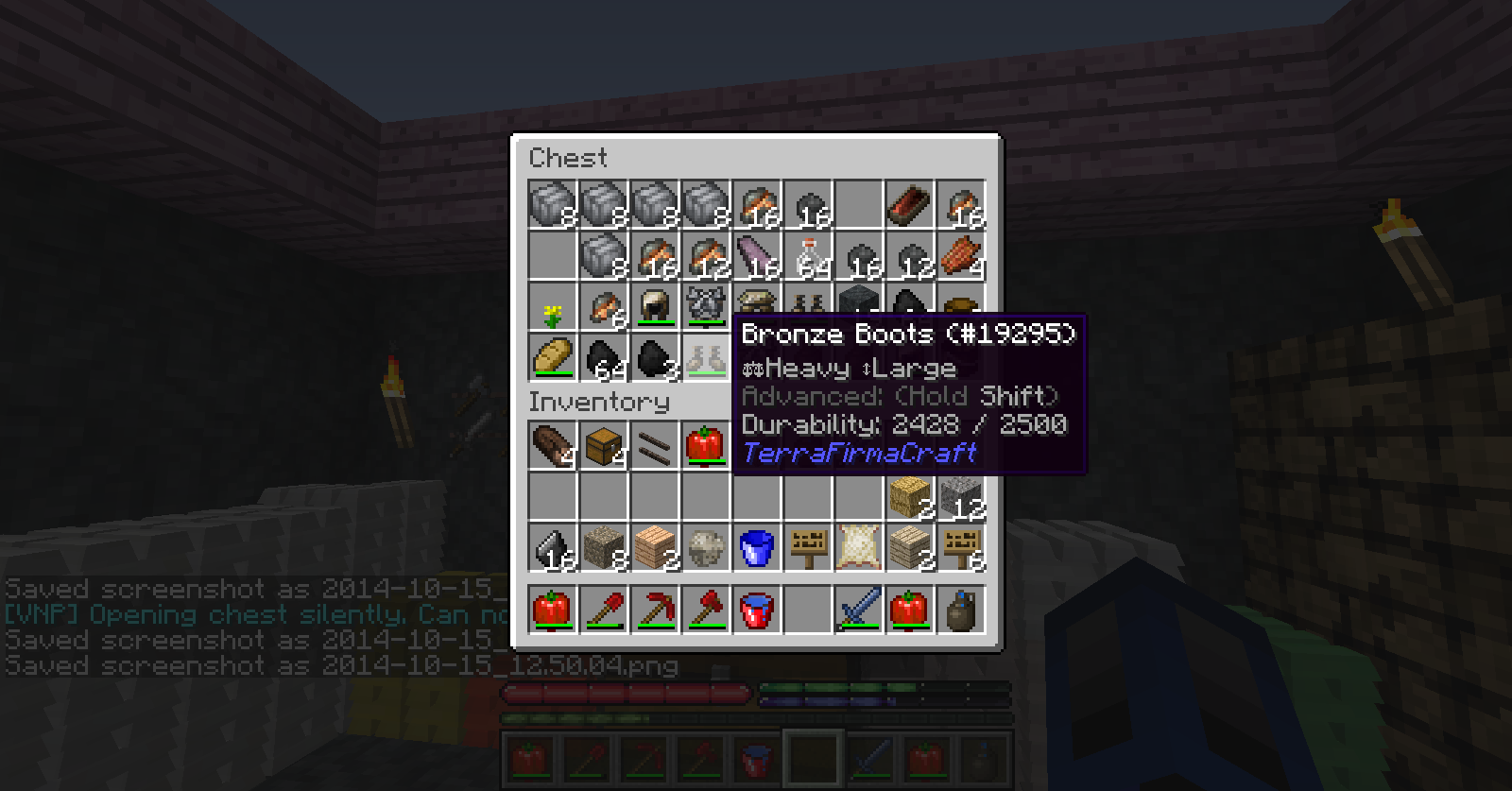Image resolution: width=1512 pixels, height=791 pixels.
Task: Take the straw thatch block stack
Action: click(x=910, y=497)
